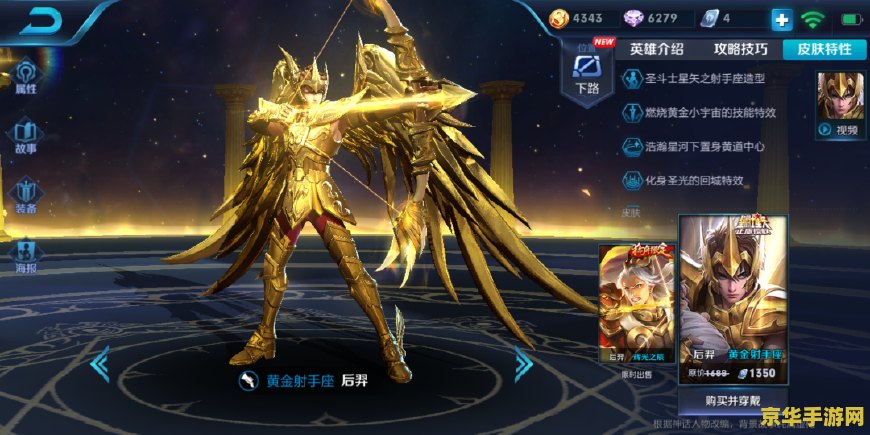Switch to the 英雄介绍 tab
870x435 pixels.
[656, 49]
